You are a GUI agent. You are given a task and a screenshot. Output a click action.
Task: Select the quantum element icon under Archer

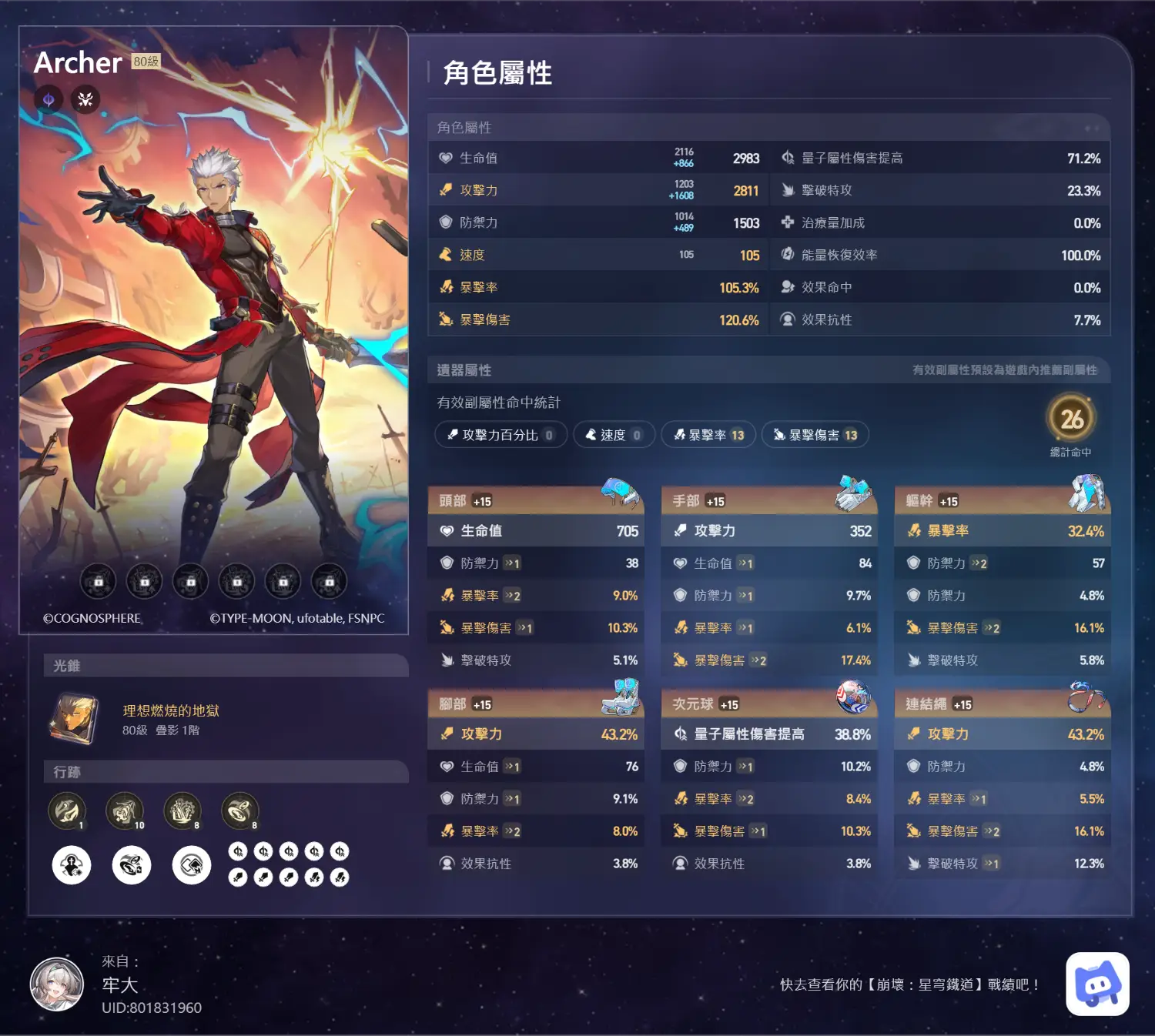coord(49,99)
